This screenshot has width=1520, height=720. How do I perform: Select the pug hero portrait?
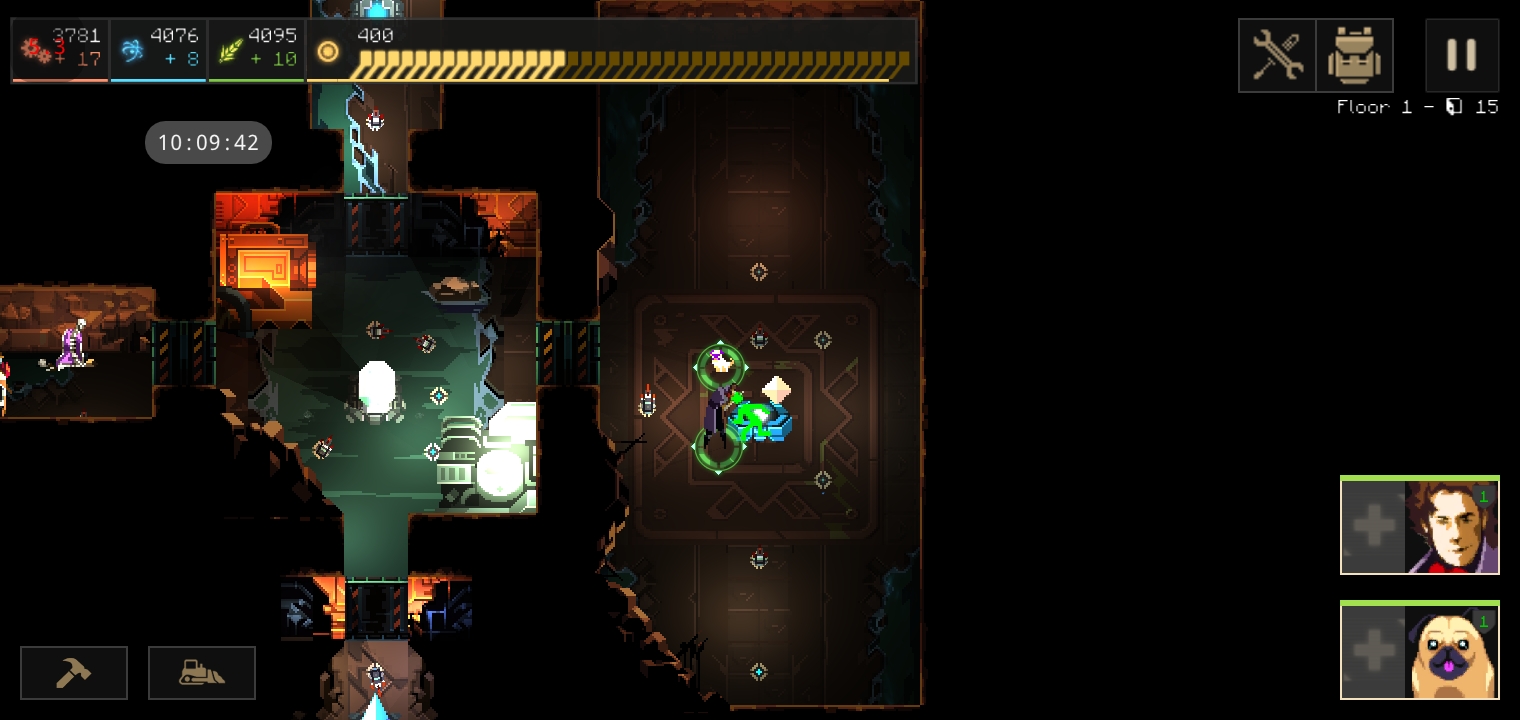[x=1451, y=651]
